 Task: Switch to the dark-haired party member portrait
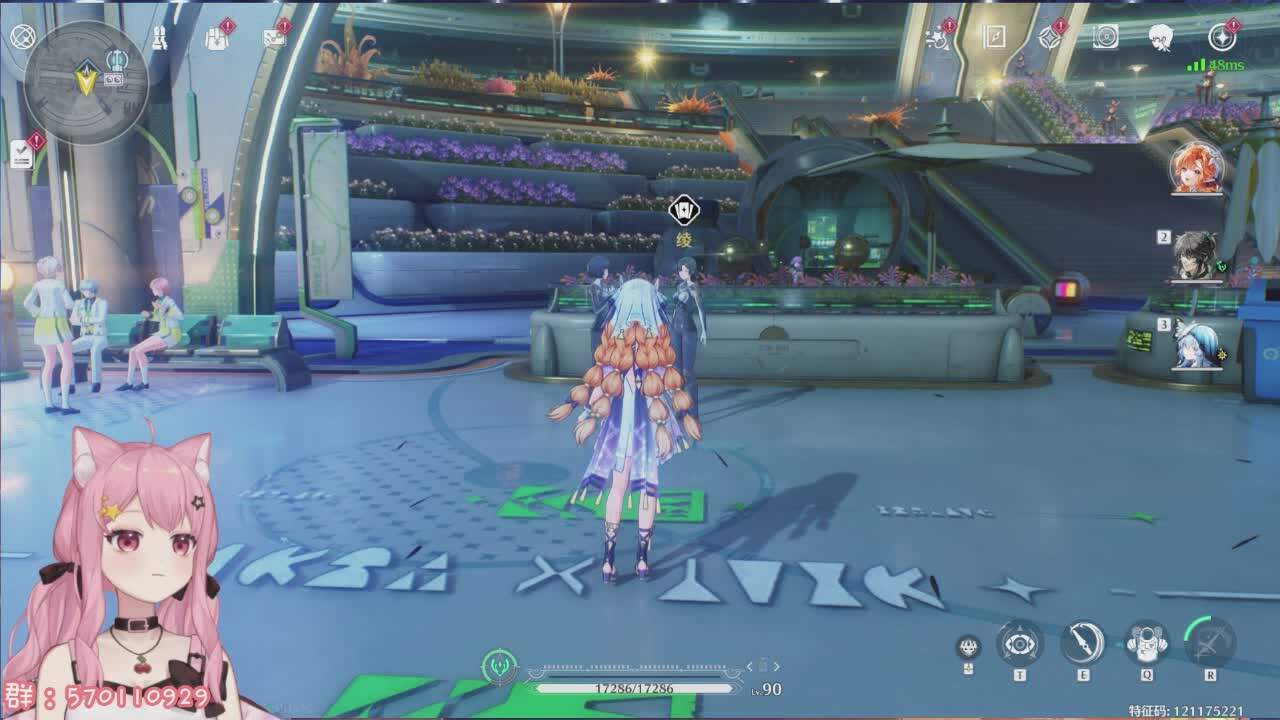point(1196,256)
